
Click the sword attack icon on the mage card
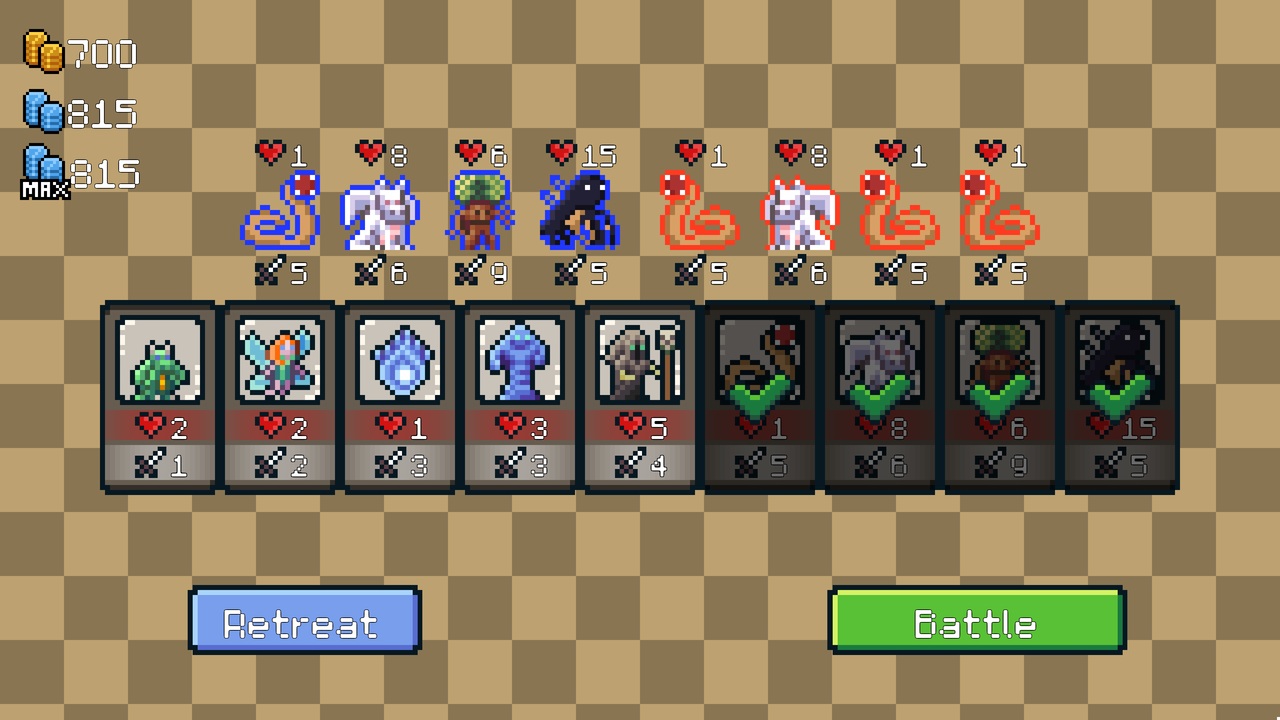pos(630,463)
